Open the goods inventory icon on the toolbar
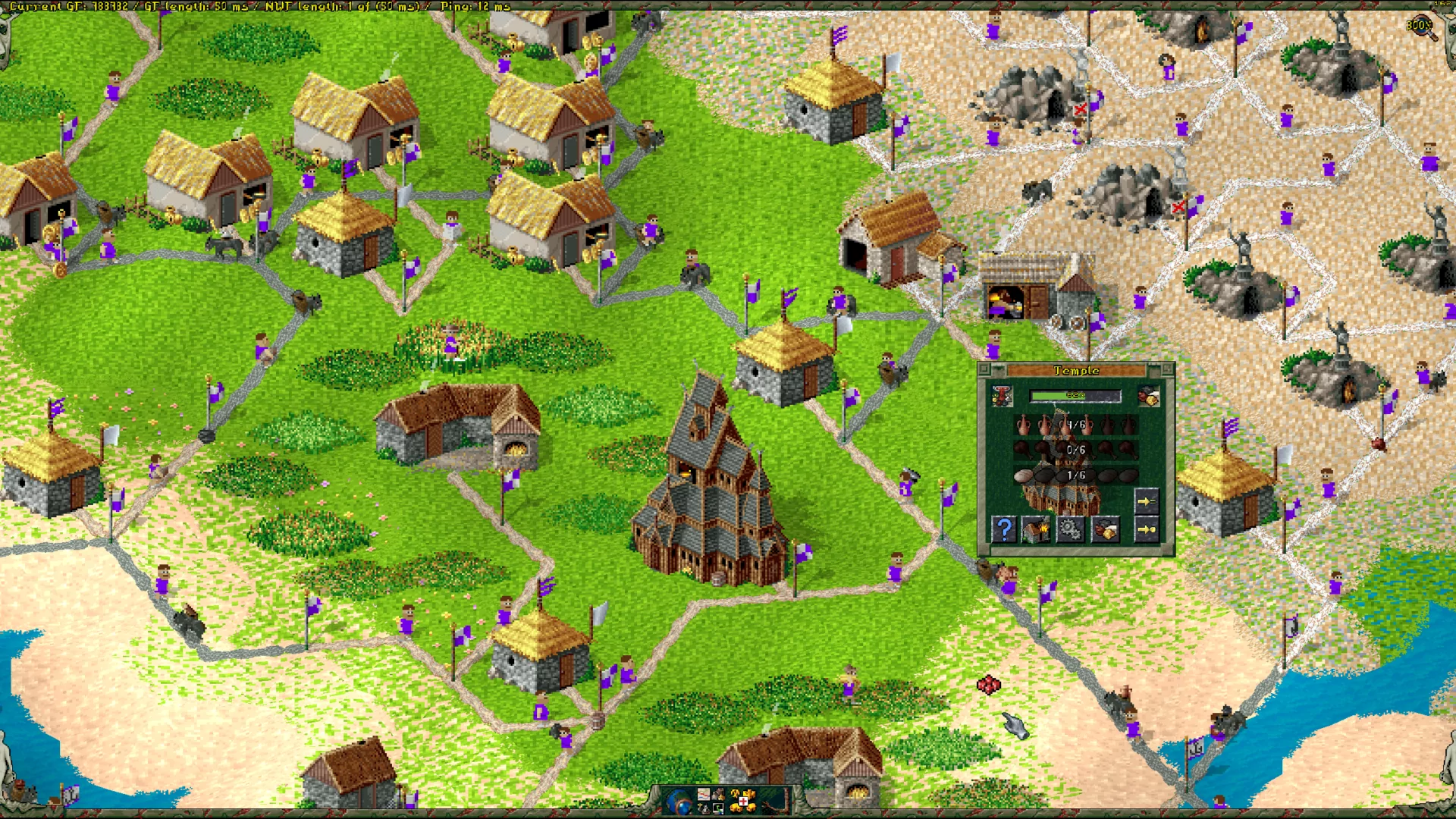 [x=718, y=794]
